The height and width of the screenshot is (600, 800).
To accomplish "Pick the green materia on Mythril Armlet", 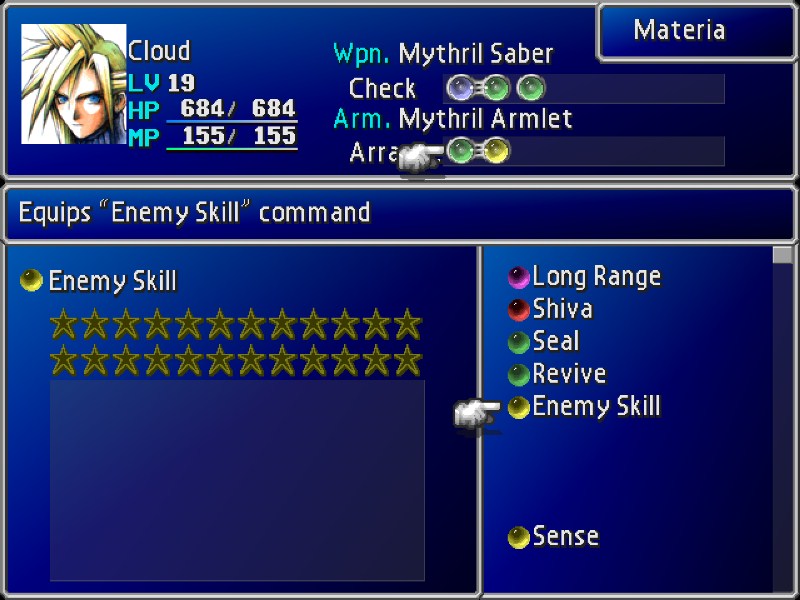I will click(461, 151).
